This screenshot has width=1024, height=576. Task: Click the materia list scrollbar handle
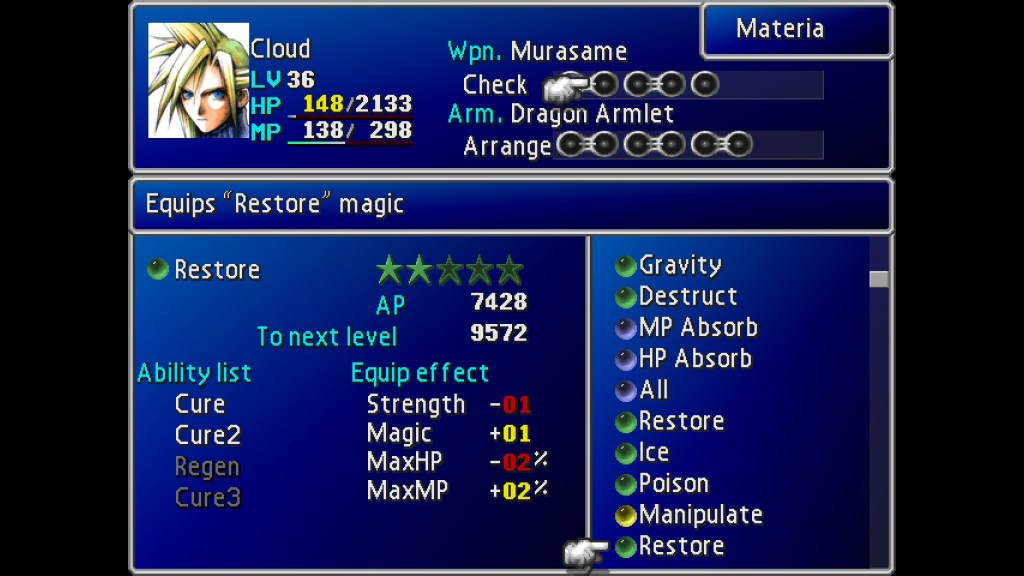point(879,279)
